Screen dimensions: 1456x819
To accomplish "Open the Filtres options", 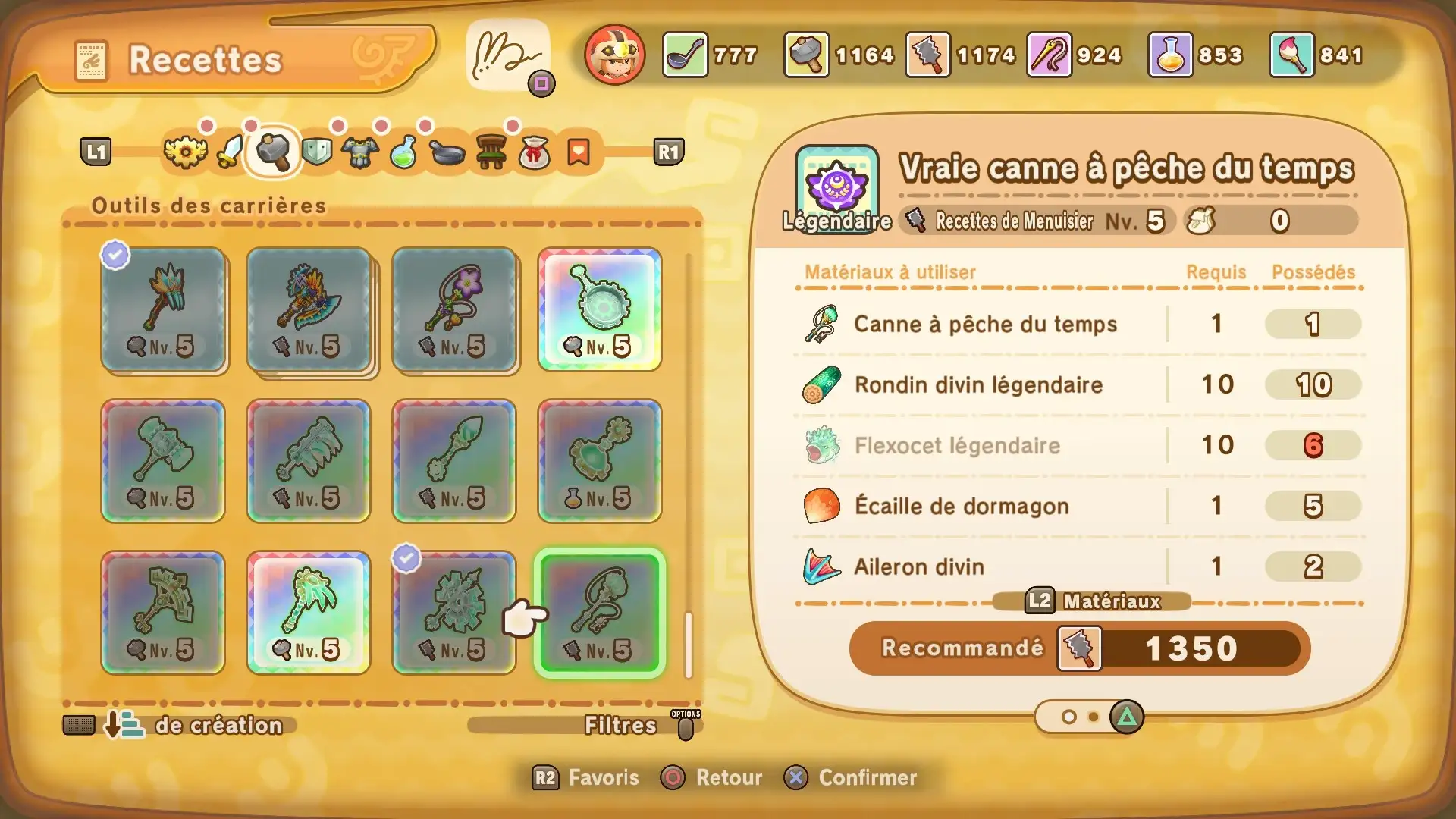I will point(620,725).
